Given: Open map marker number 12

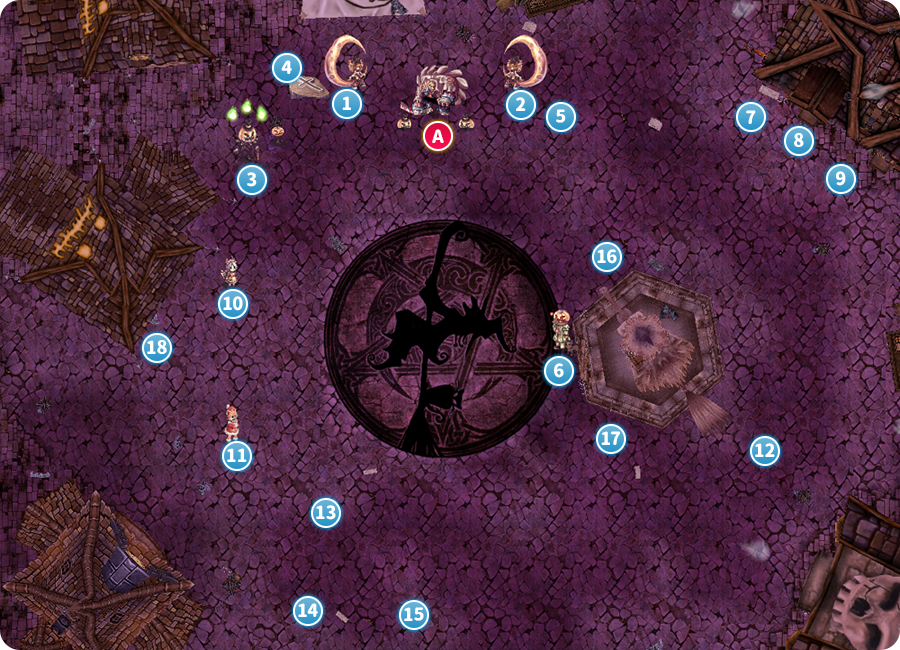Looking at the screenshot, I should click(x=764, y=451).
